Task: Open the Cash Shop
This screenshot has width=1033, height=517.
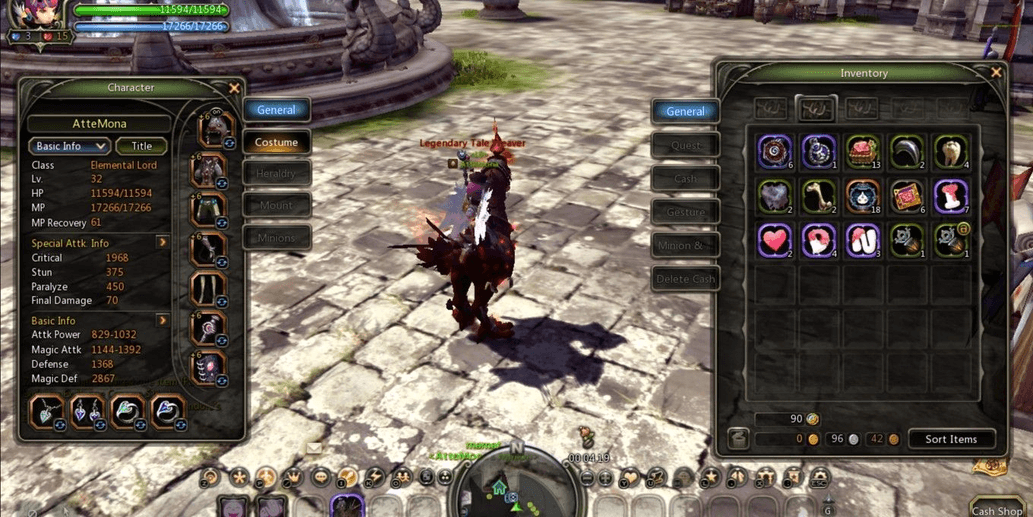Action: point(997,509)
